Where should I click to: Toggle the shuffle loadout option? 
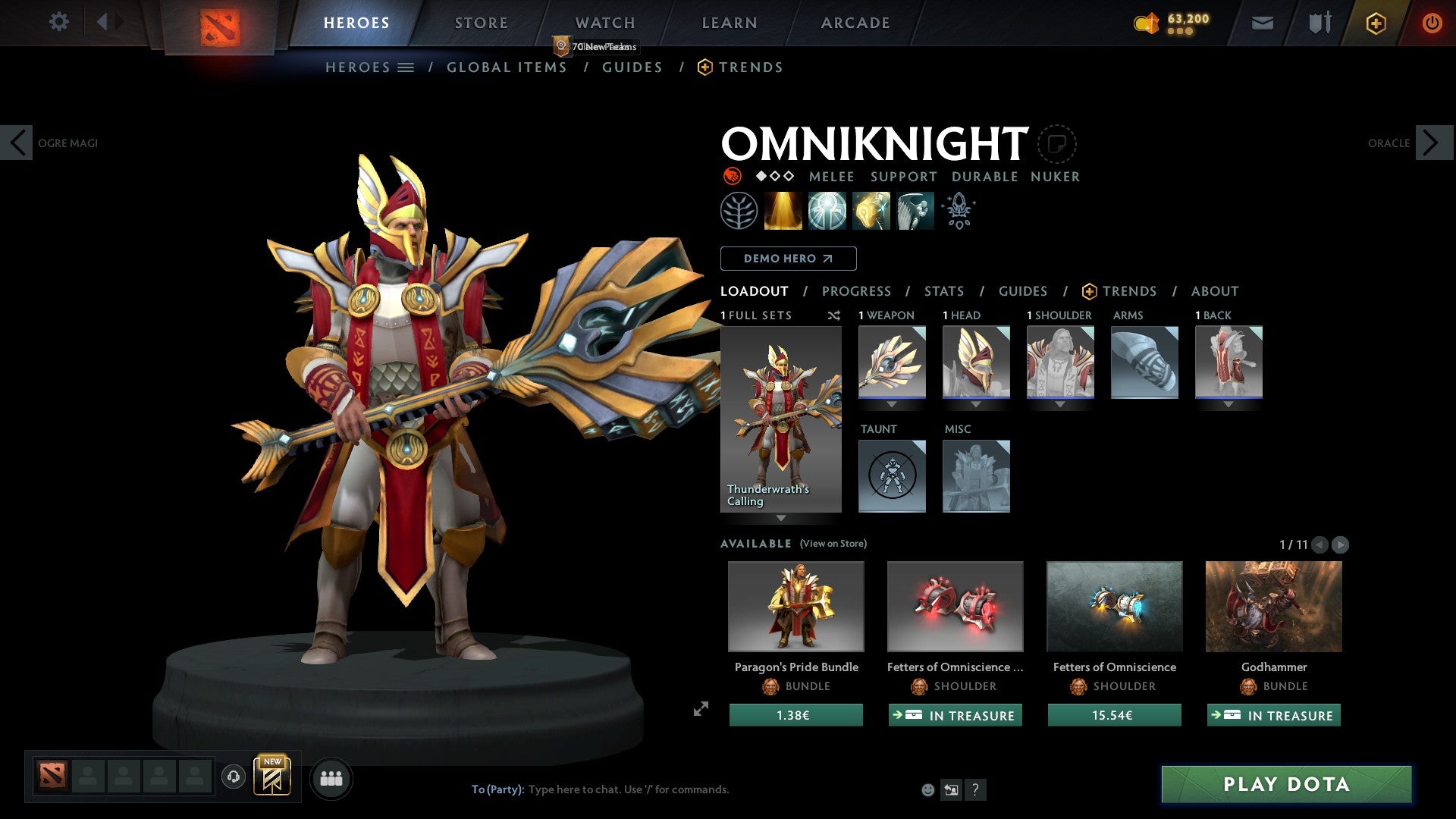(833, 315)
